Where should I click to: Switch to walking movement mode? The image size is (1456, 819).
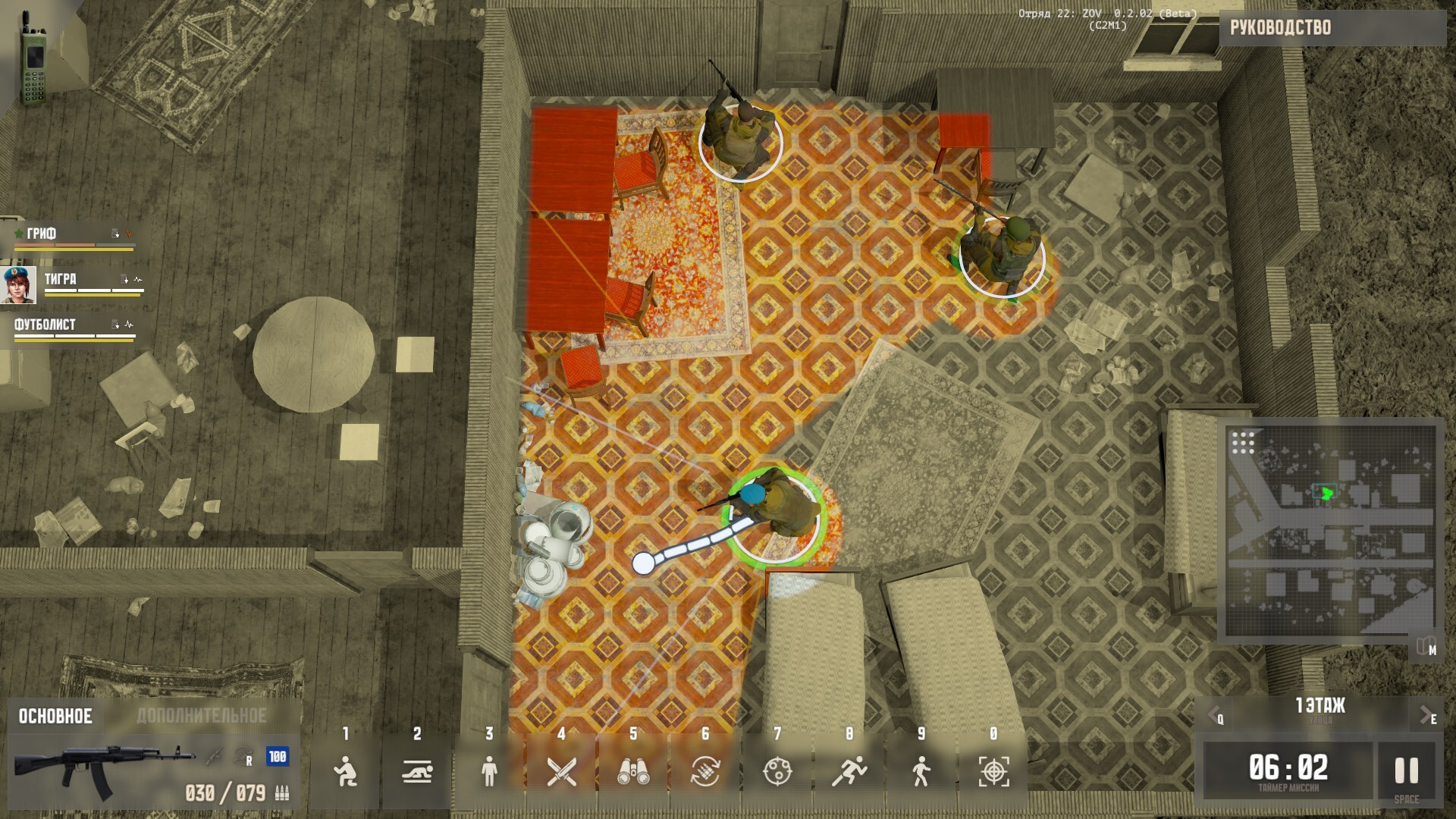tap(921, 772)
